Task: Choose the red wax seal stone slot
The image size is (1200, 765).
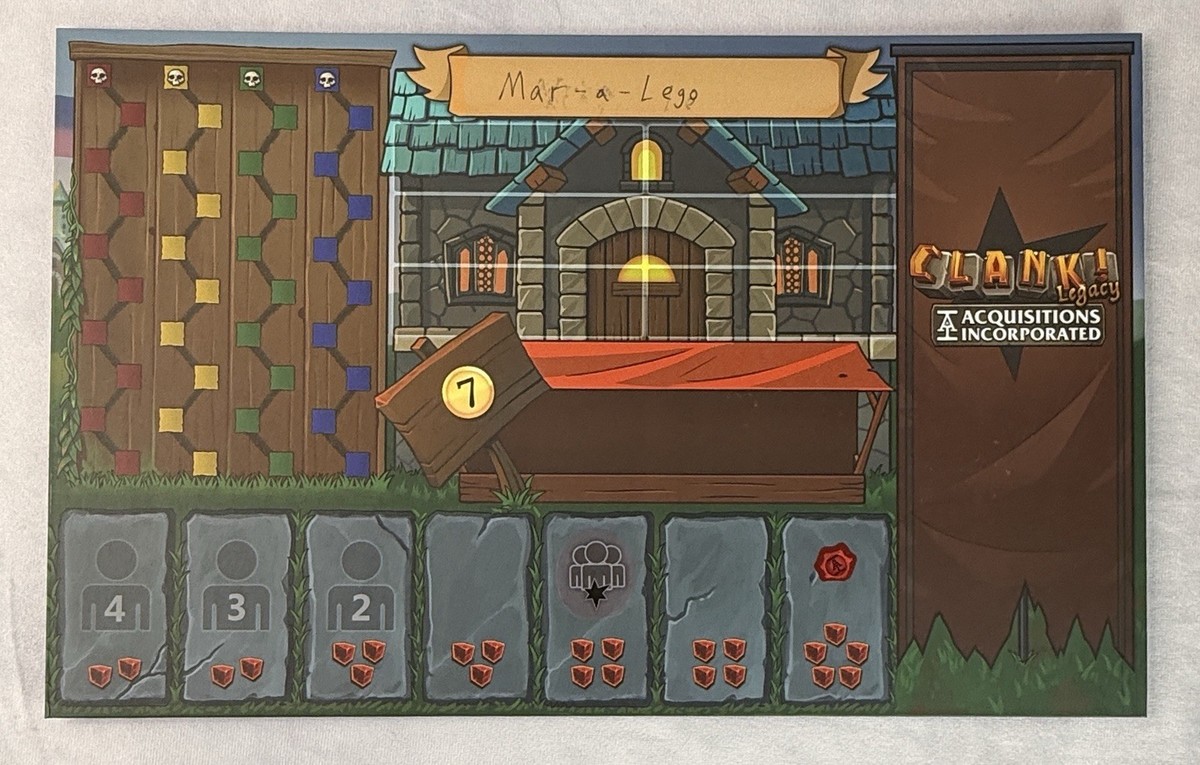Action: pyautogui.click(x=835, y=607)
